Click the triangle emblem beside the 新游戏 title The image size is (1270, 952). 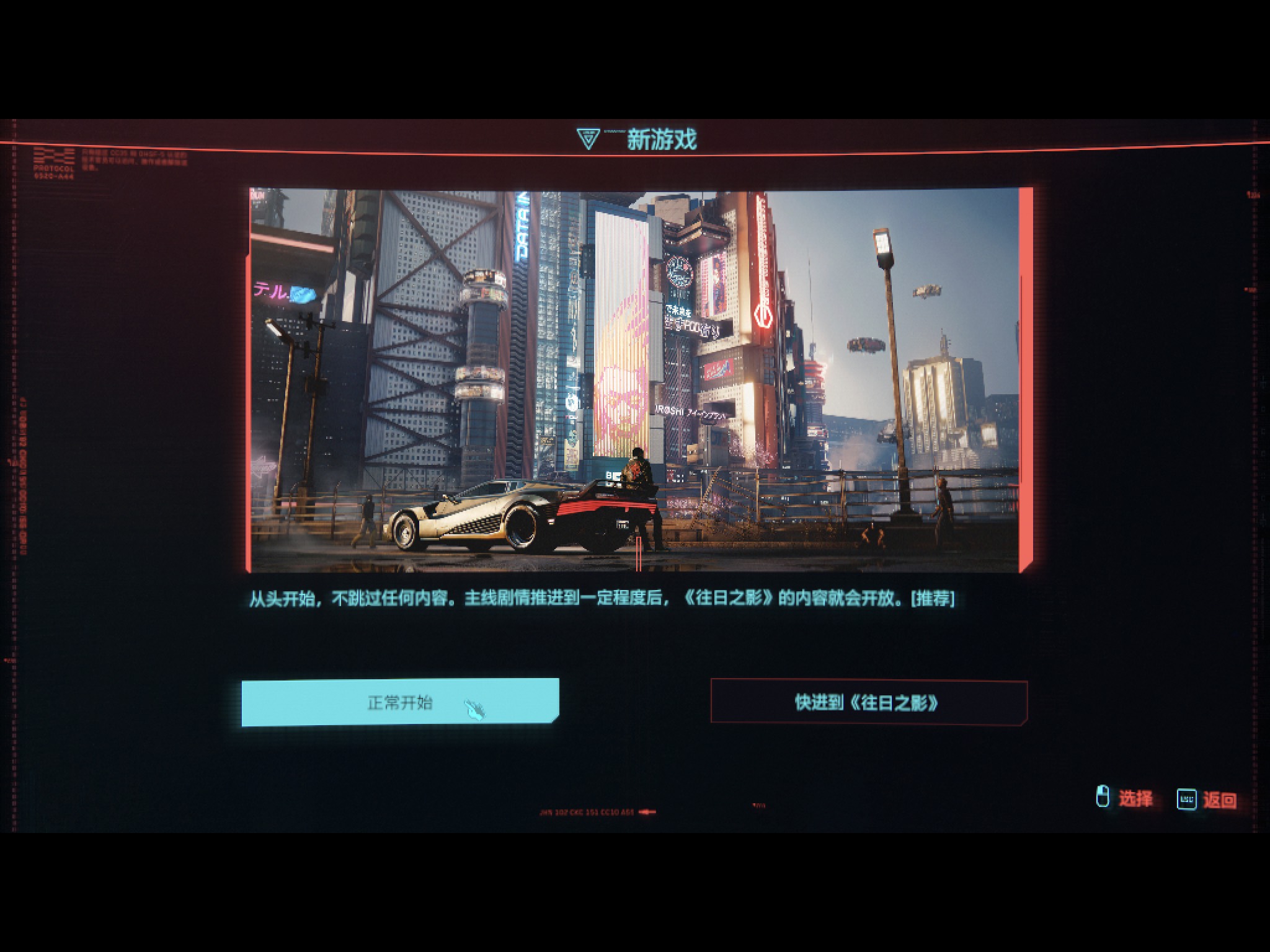(x=588, y=137)
